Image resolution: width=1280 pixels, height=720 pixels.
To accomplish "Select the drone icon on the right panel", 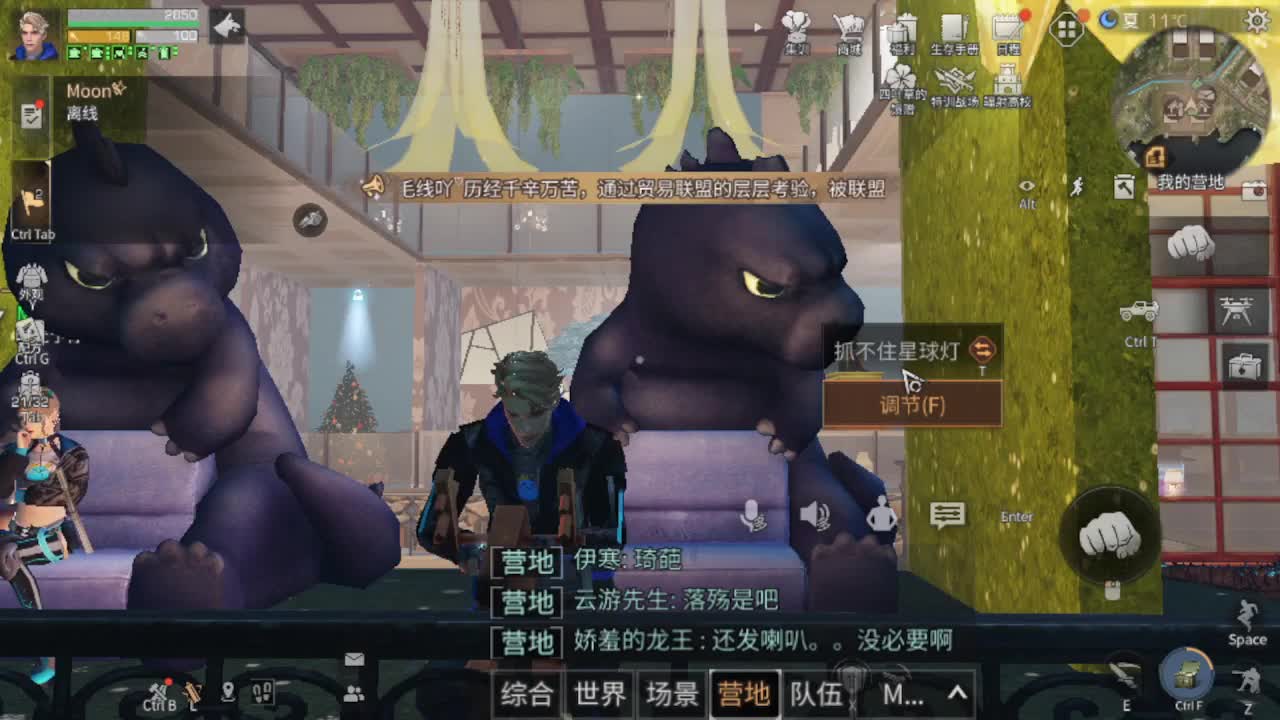I will click(1238, 309).
